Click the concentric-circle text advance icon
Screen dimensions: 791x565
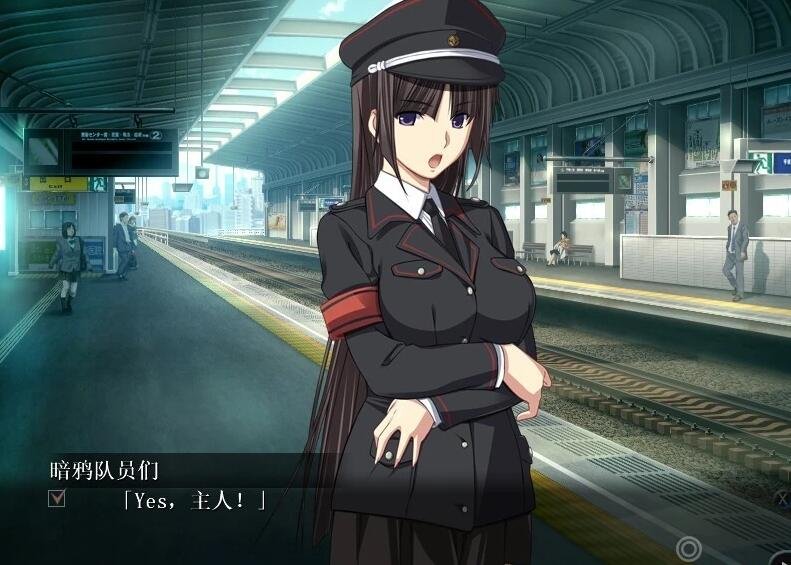(x=687, y=548)
